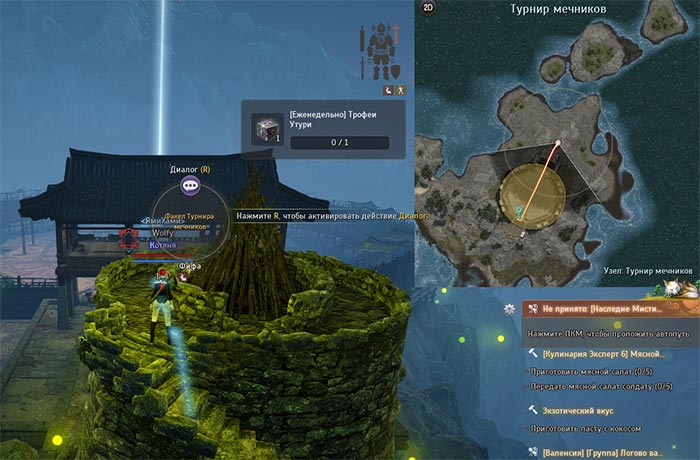Image resolution: width=700 pixels, height=460 pixels.
Task: Toggle the 2D map view button
Action: 429,8
